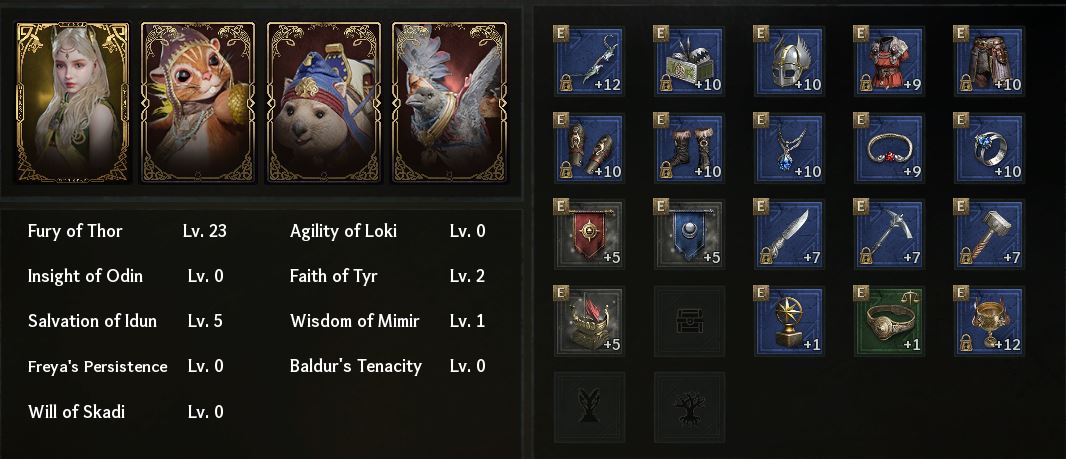Inspect the leather pants slot

989,61
